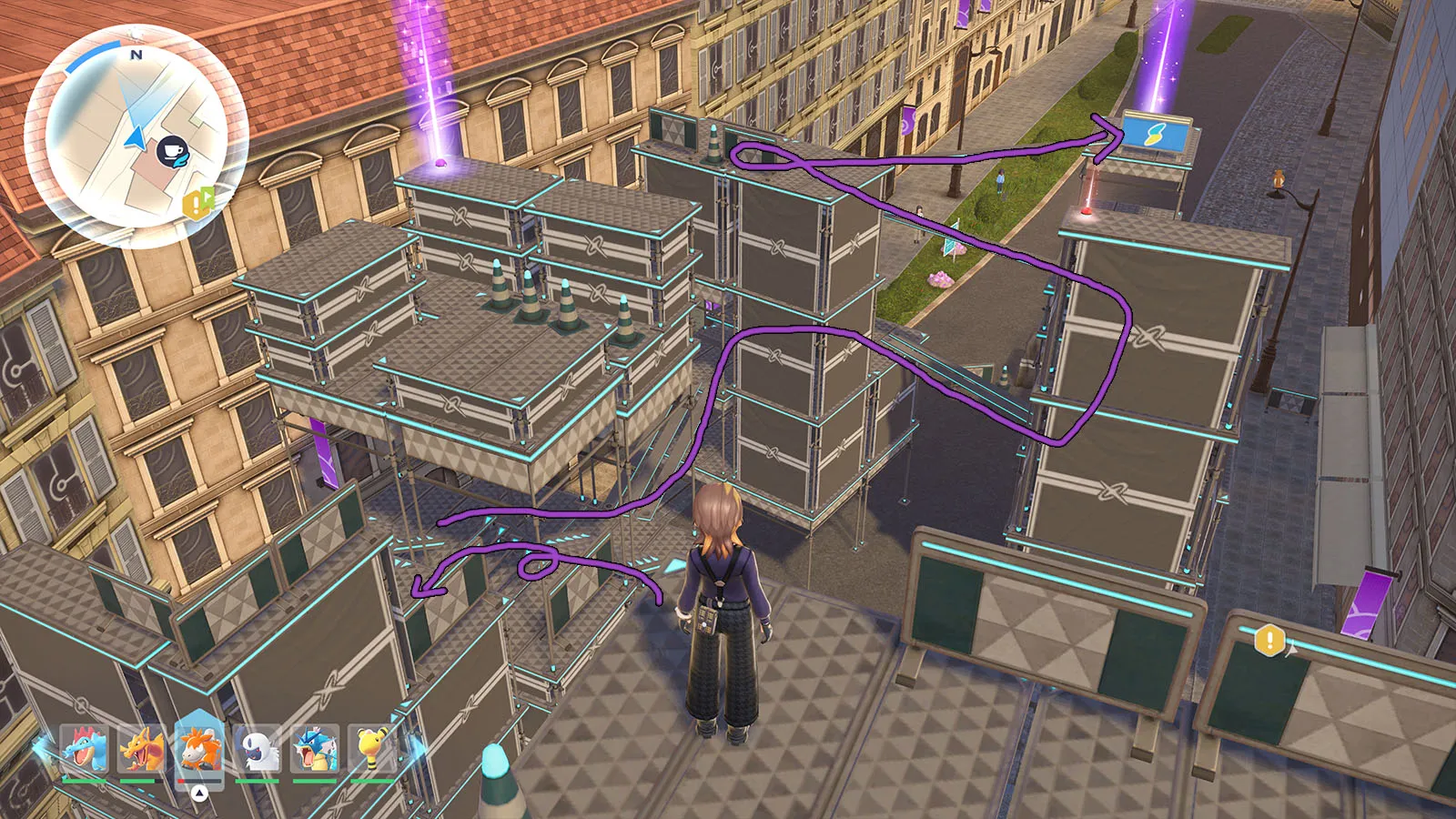1456x819 pixels.
Task: Click the blue player arrow on the minimap
Action: pyautogui.click(x=136, y=137)
